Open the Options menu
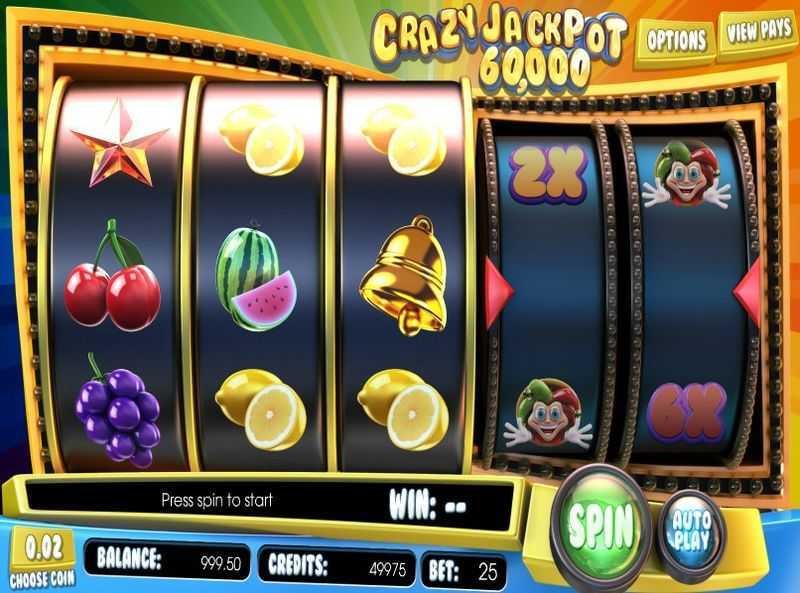The image size is (800, 593). (x=676, y=40)
